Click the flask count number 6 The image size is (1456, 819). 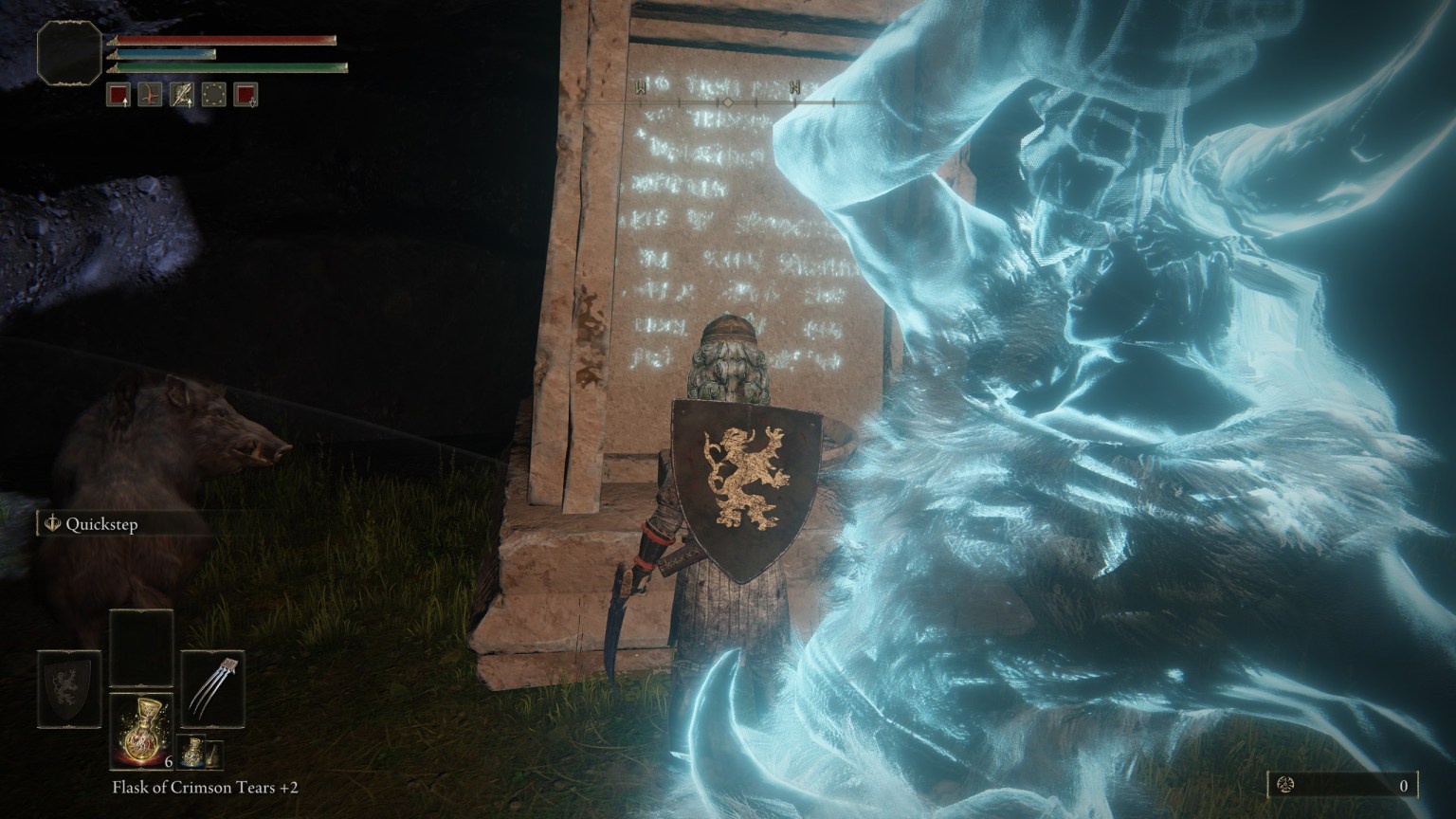click(x=168, y=760)
